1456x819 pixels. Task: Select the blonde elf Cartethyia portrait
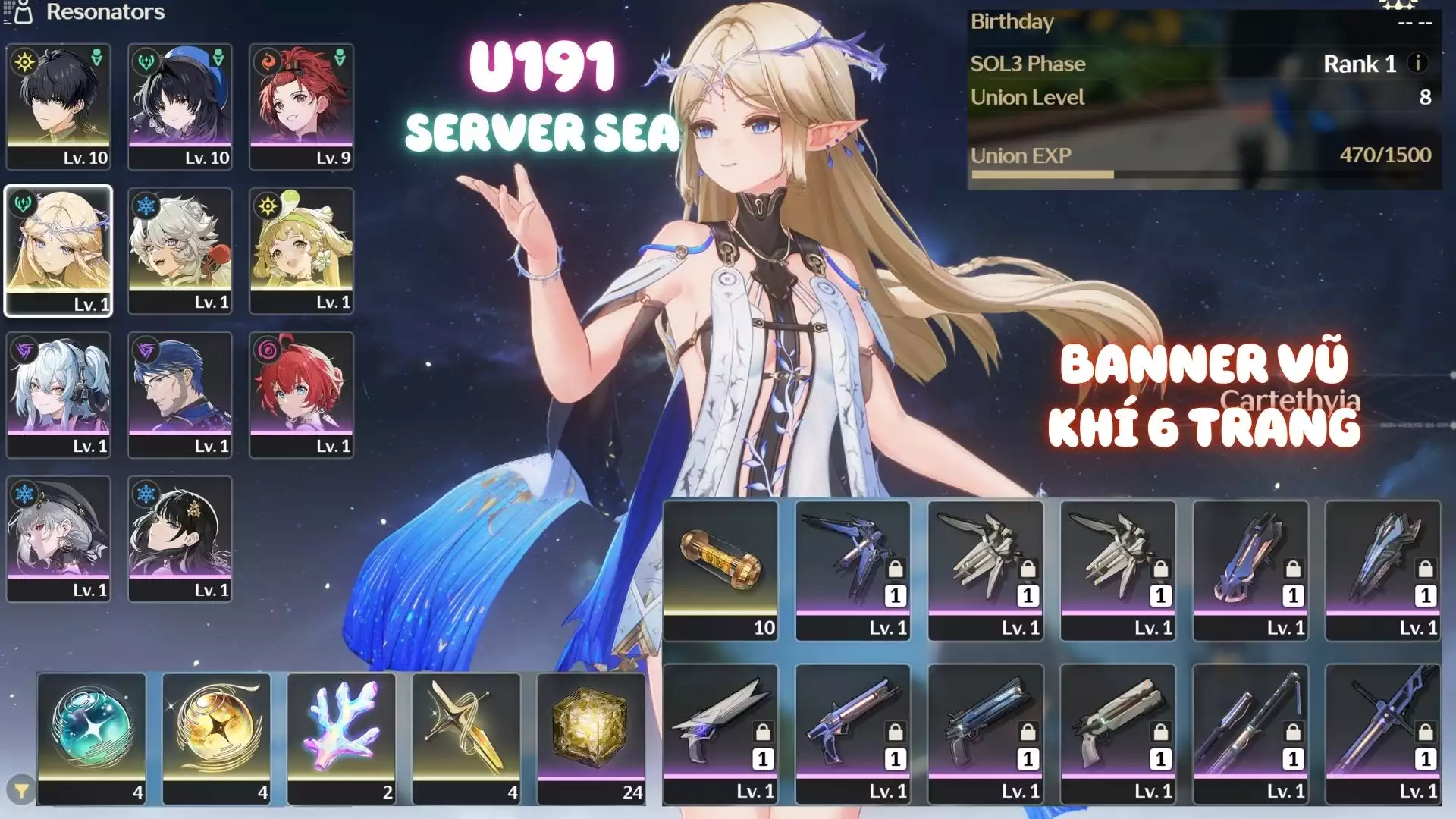tap(58, 249)
